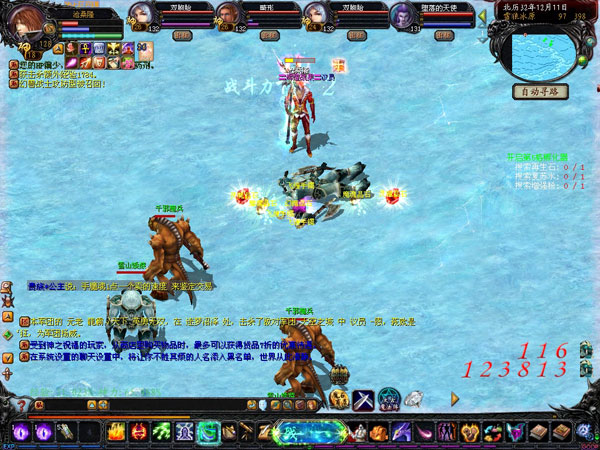This screenshot has width=600, height=450.
Task: Click the question mark help button
Action: point(21,405)
